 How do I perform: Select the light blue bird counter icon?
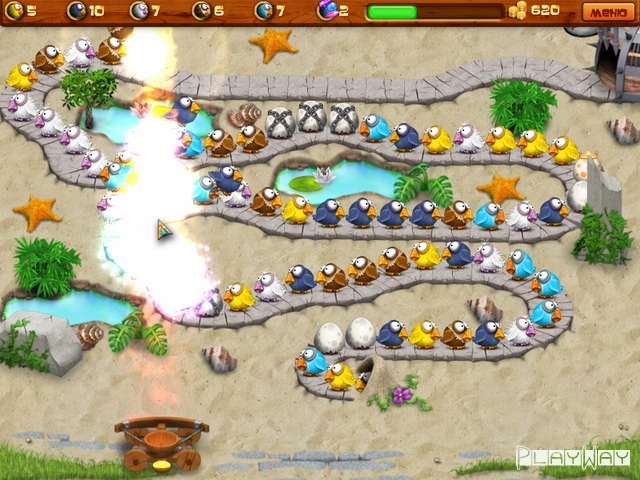point(264,11)
